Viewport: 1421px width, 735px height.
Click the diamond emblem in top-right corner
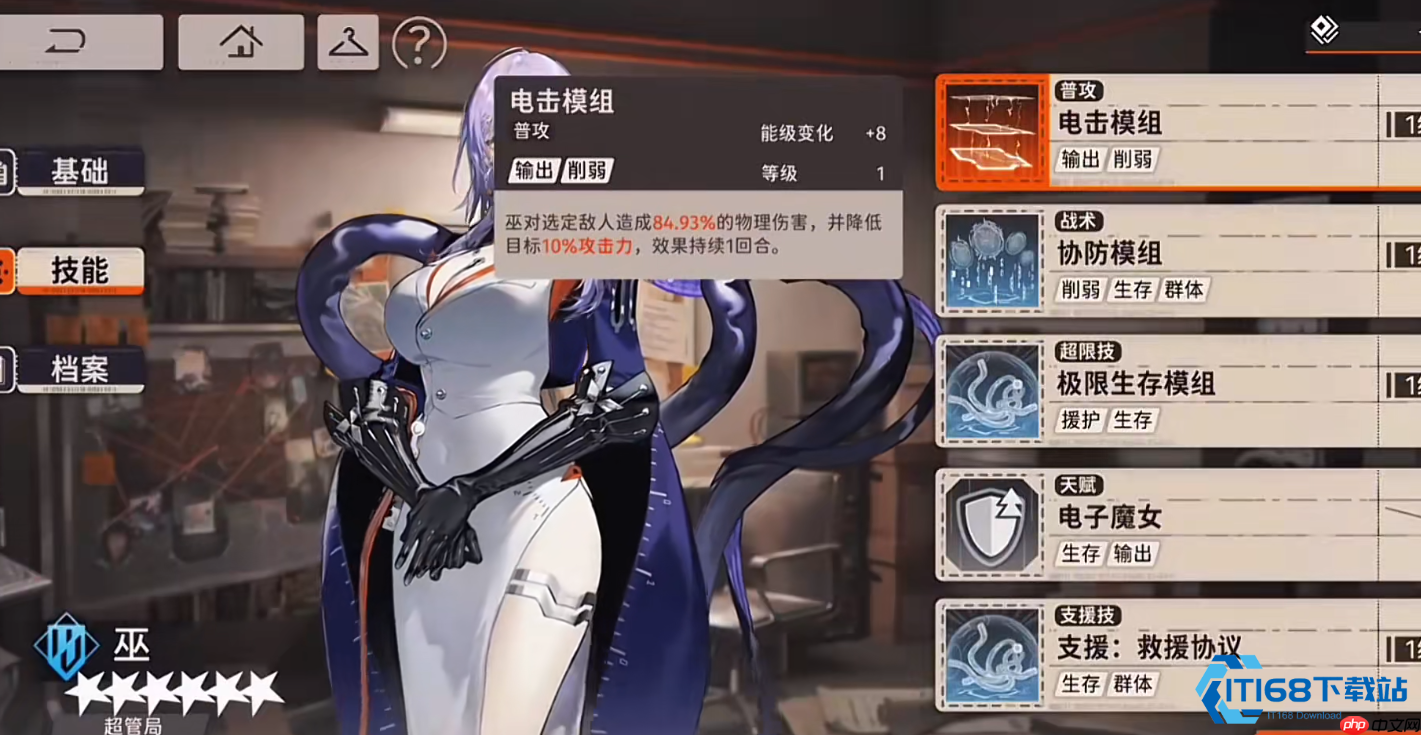coord(1325,30)
